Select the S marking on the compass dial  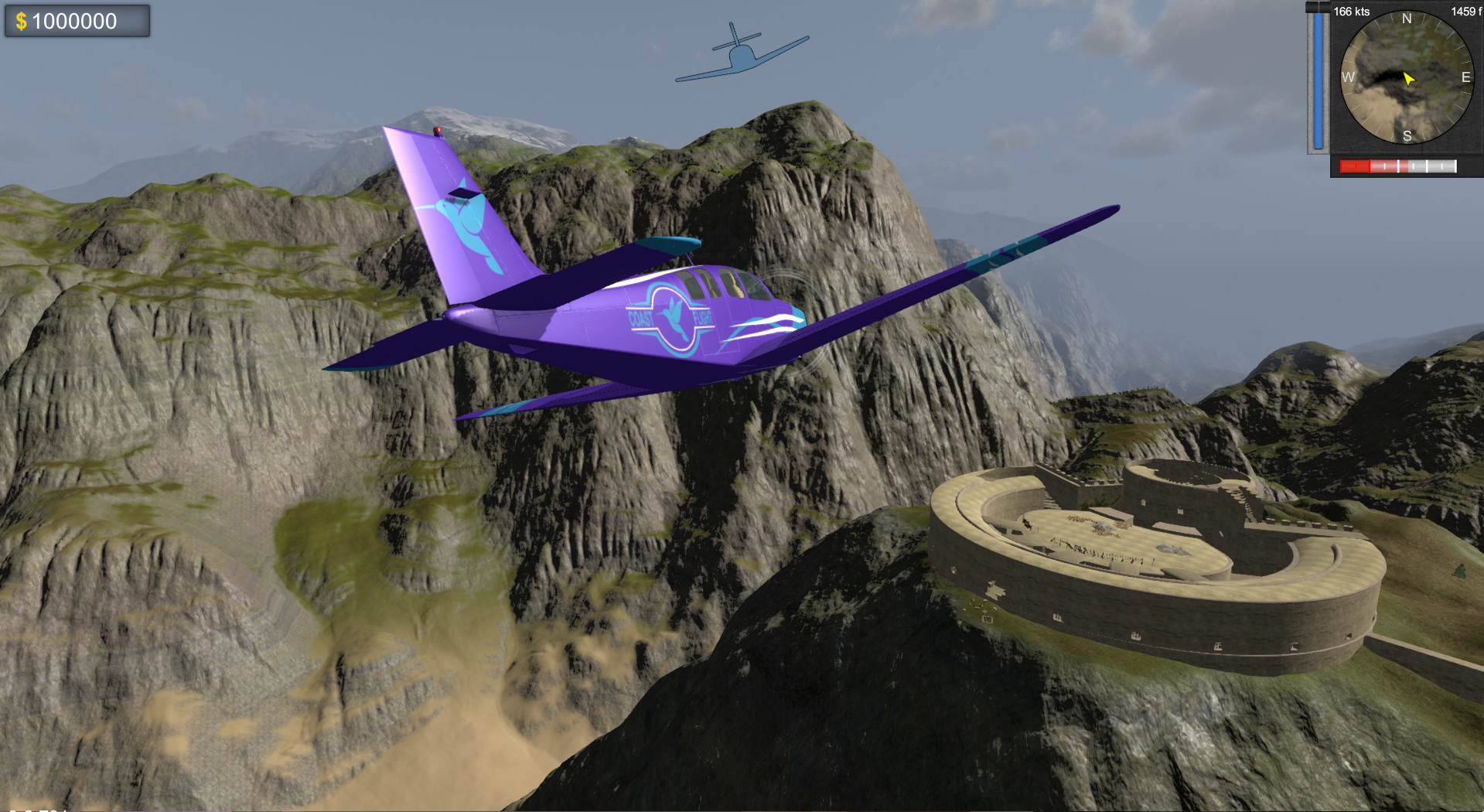point(1407,135)
